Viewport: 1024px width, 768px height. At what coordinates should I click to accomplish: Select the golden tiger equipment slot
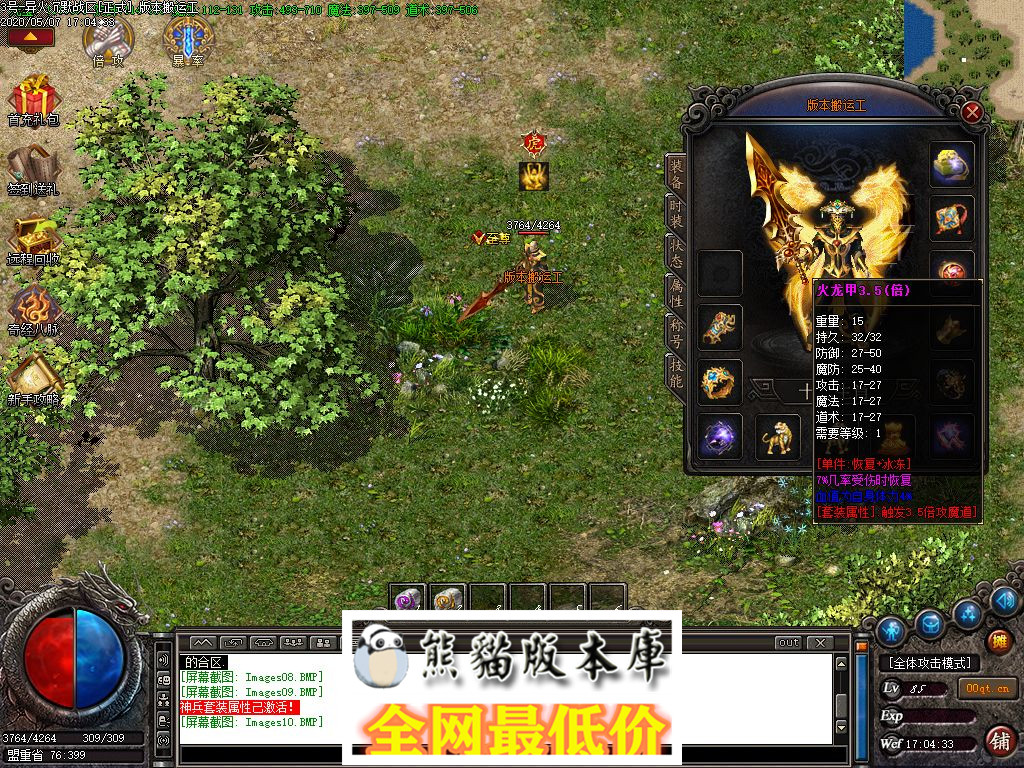click(x=777, y=436)
